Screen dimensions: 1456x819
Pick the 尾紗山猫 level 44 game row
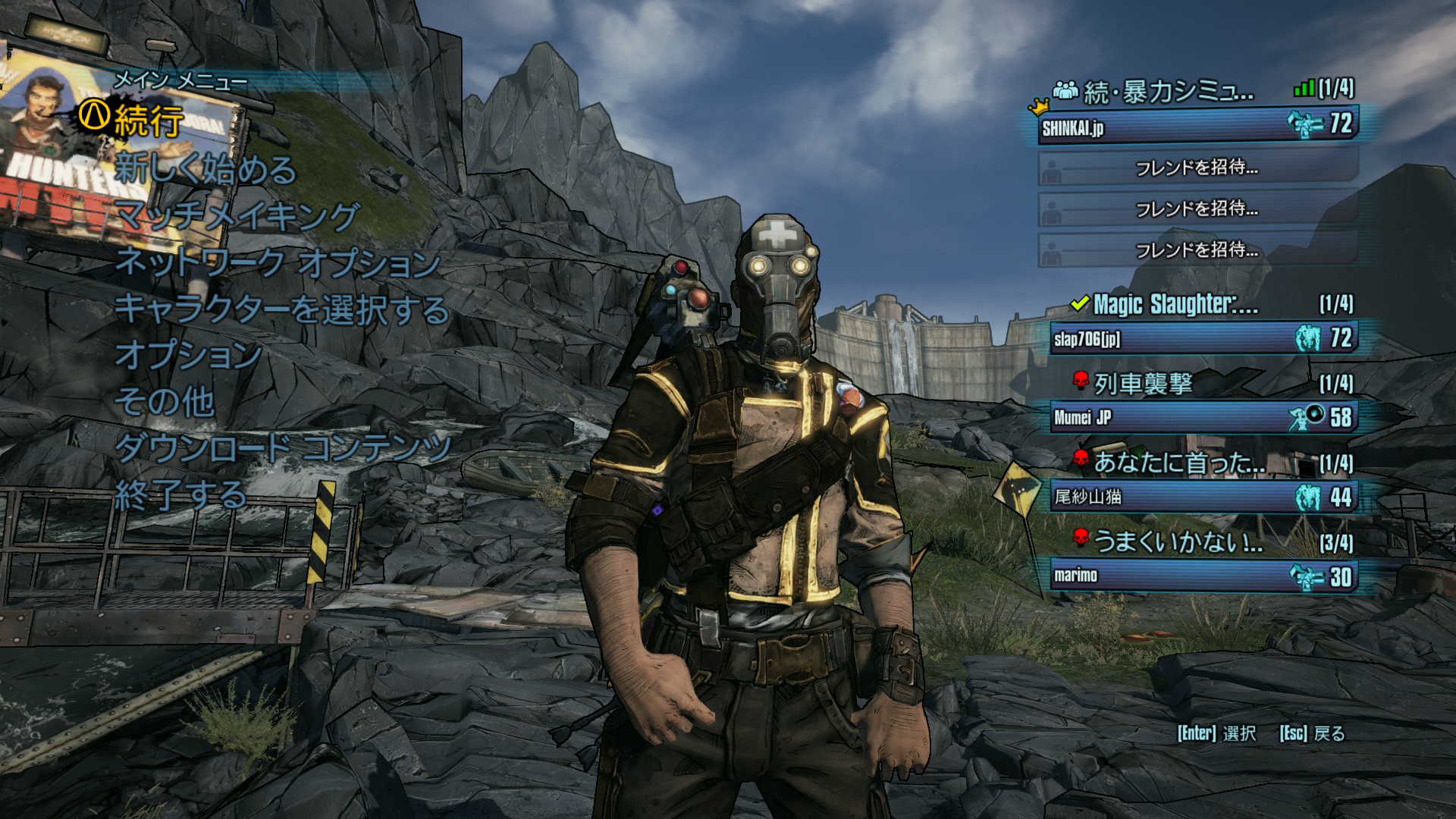click(x=1203, y=497)
